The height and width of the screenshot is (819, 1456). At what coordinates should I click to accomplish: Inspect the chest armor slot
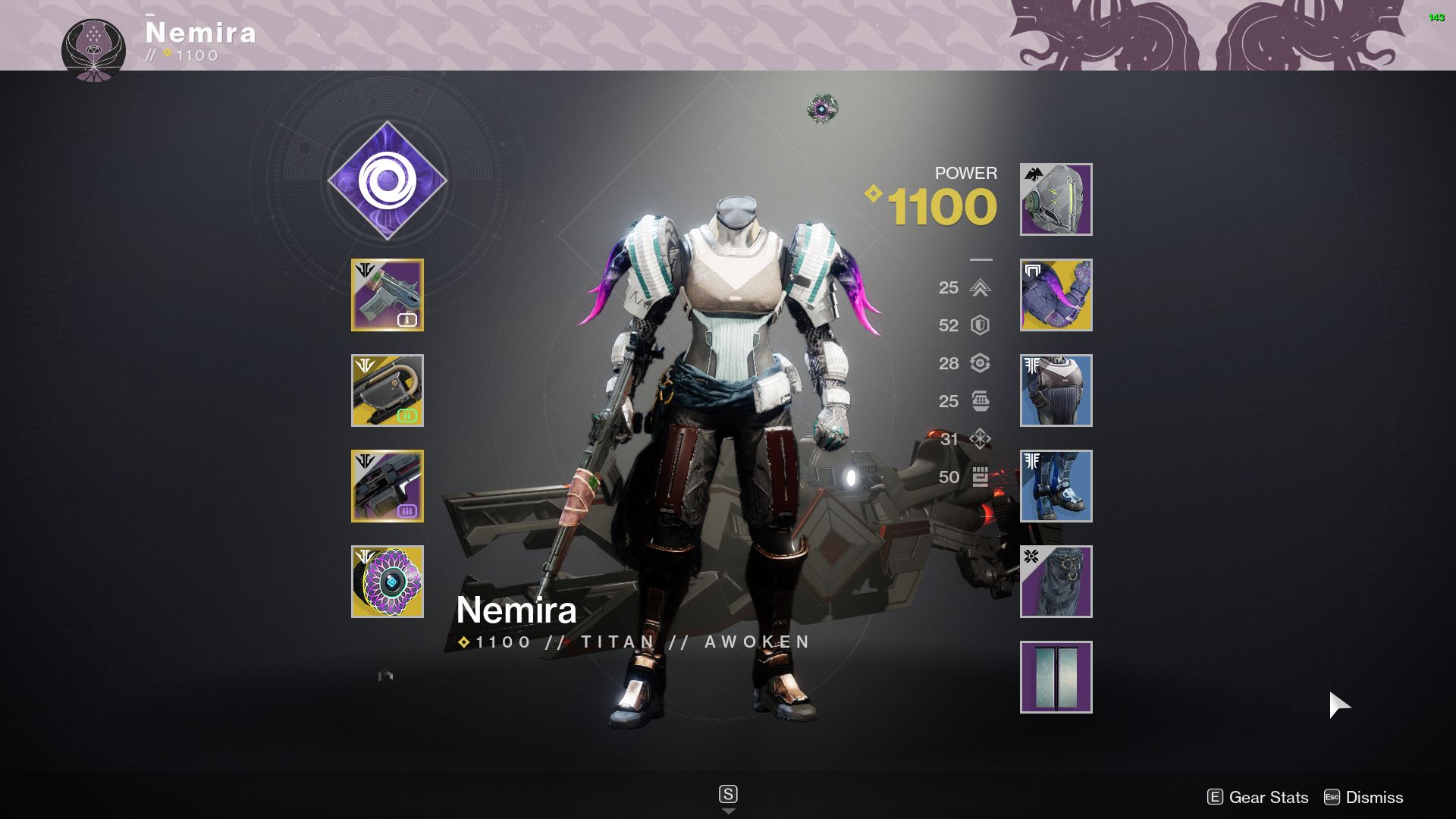point(1056,391)
